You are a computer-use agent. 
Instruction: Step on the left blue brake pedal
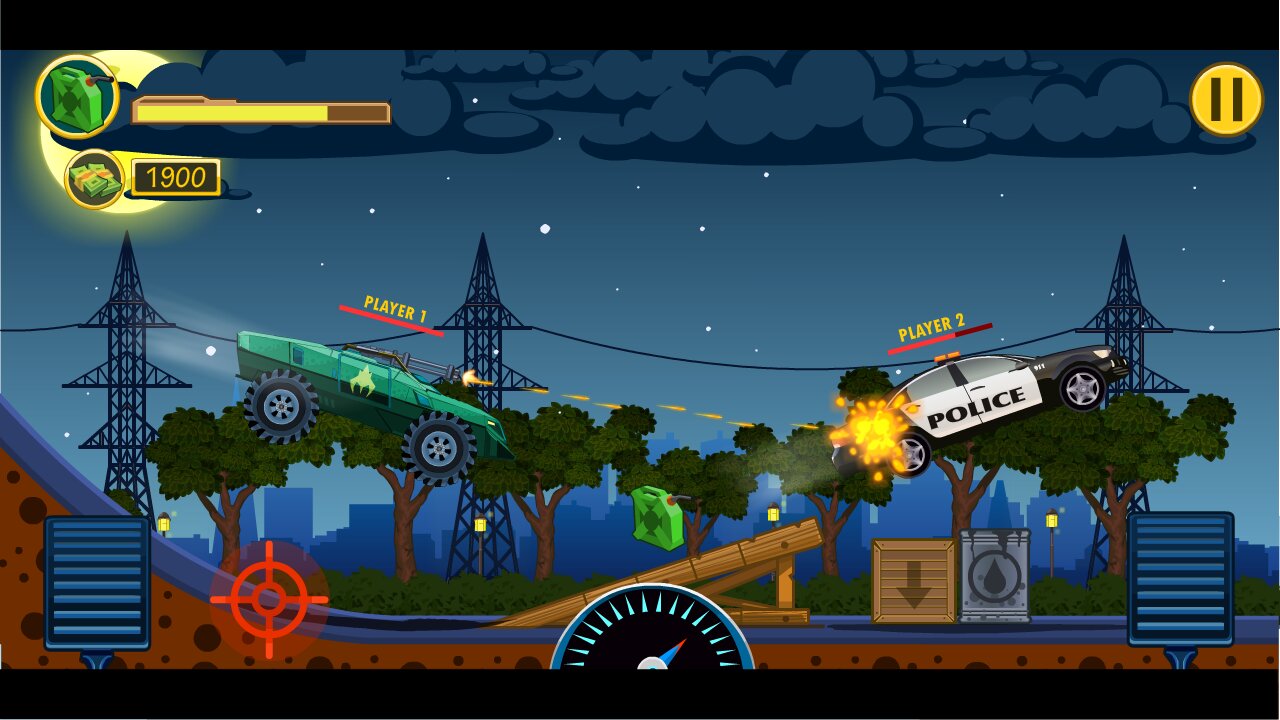pos(97,583)
